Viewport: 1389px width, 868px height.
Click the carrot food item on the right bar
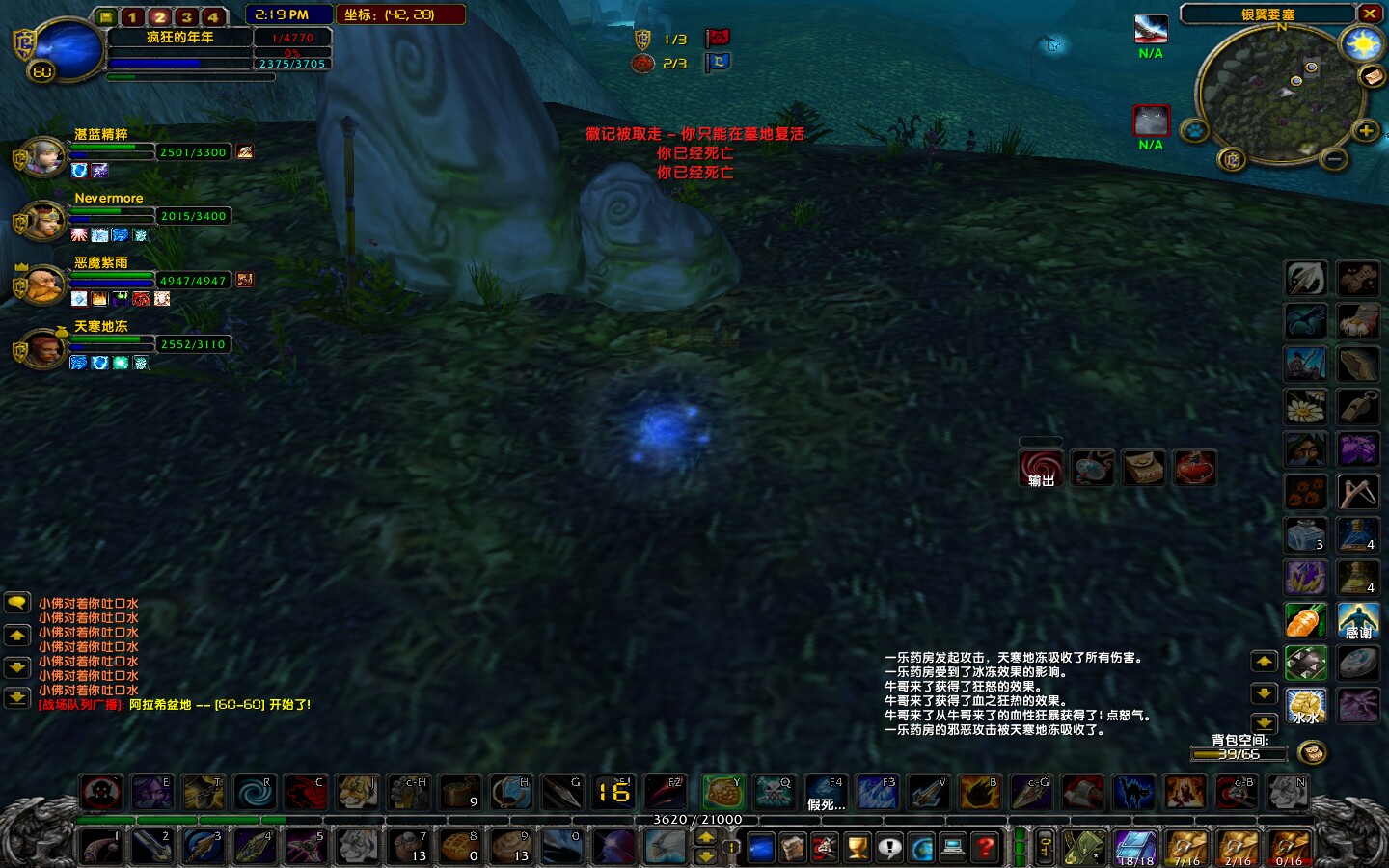point(1305,621)
